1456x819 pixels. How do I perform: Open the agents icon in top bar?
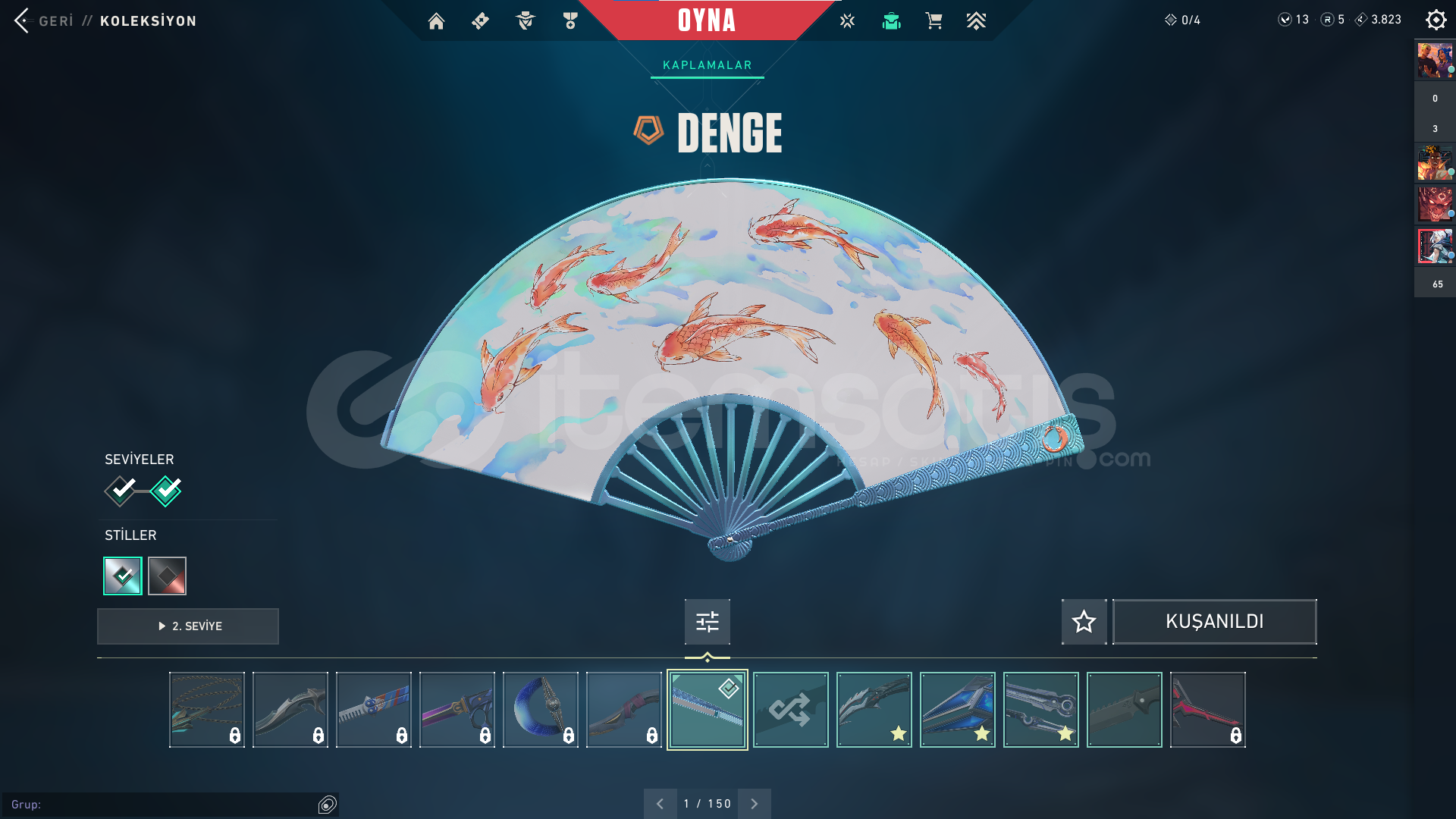coord(525,21)
